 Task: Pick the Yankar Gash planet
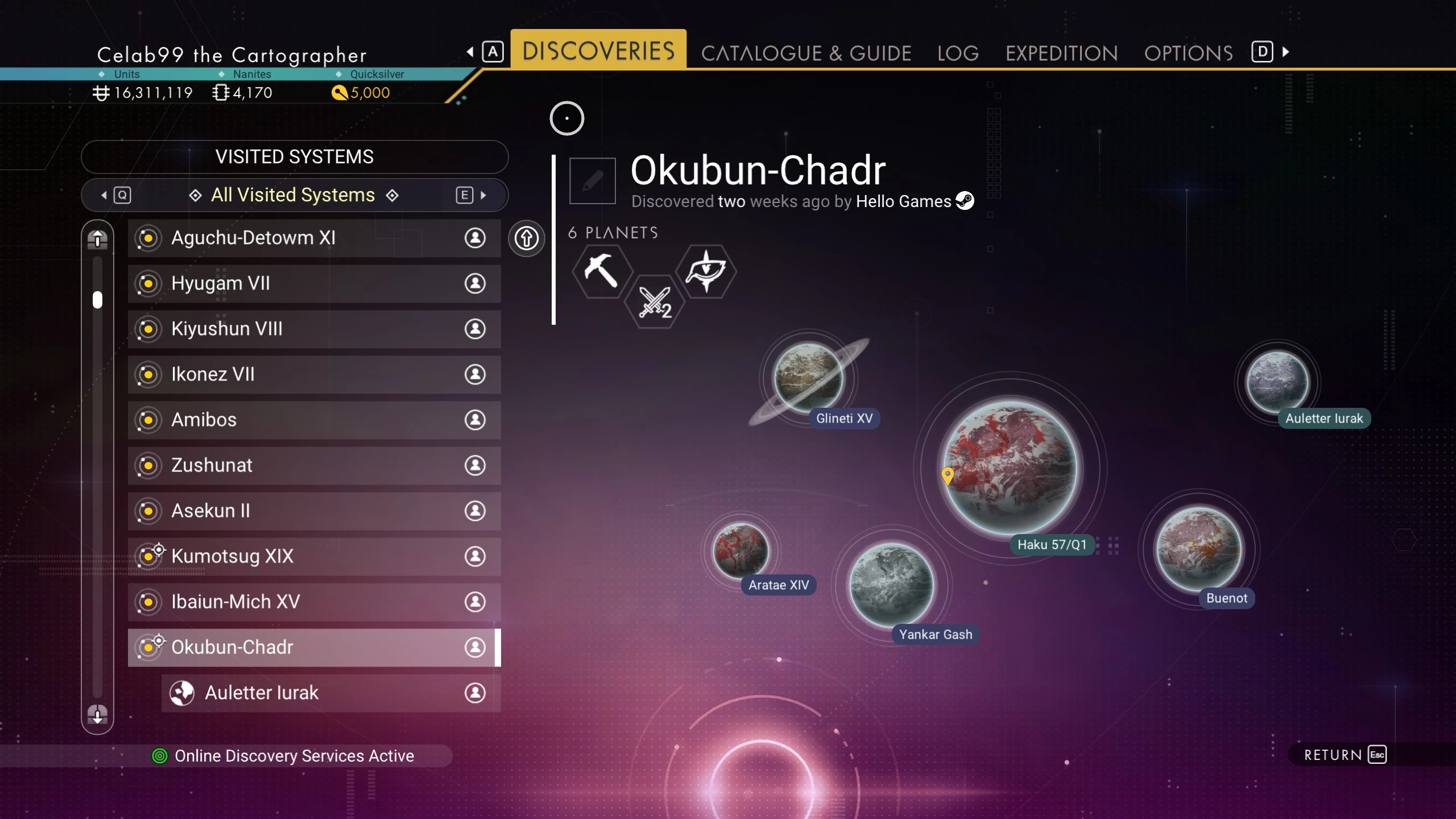pos(891,585)
